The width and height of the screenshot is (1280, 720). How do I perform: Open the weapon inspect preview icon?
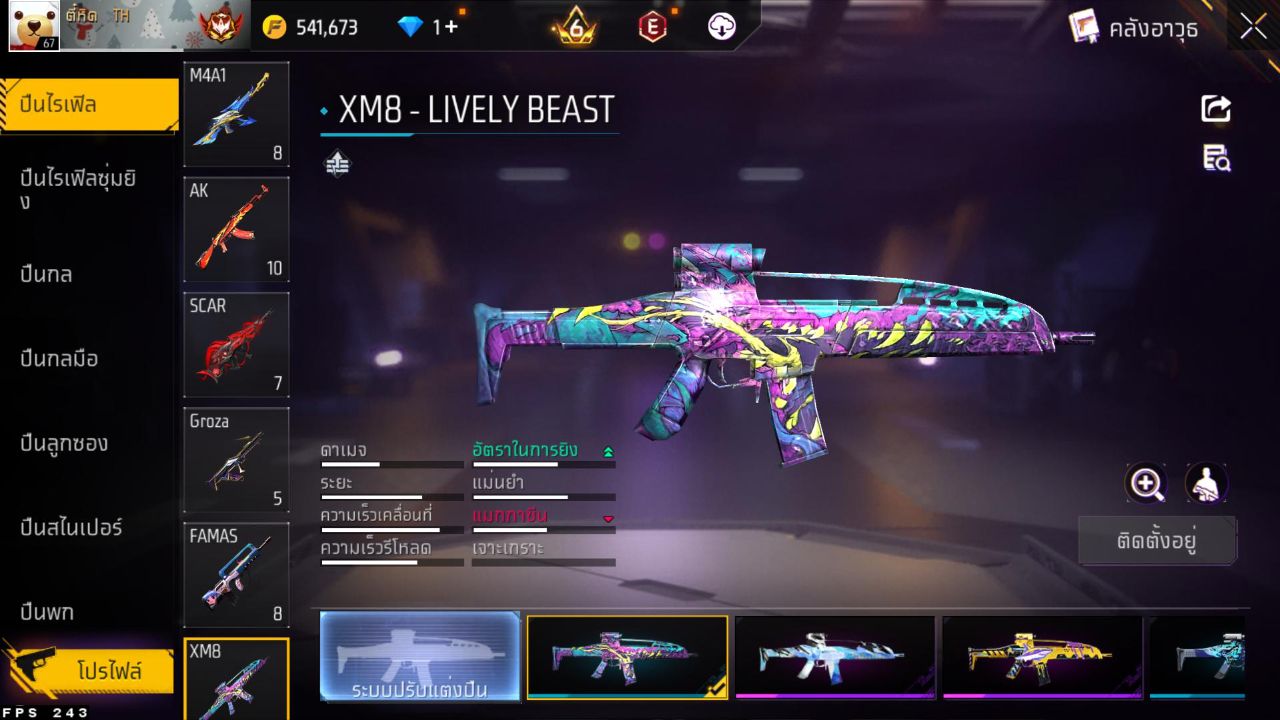coord(1215,158)
